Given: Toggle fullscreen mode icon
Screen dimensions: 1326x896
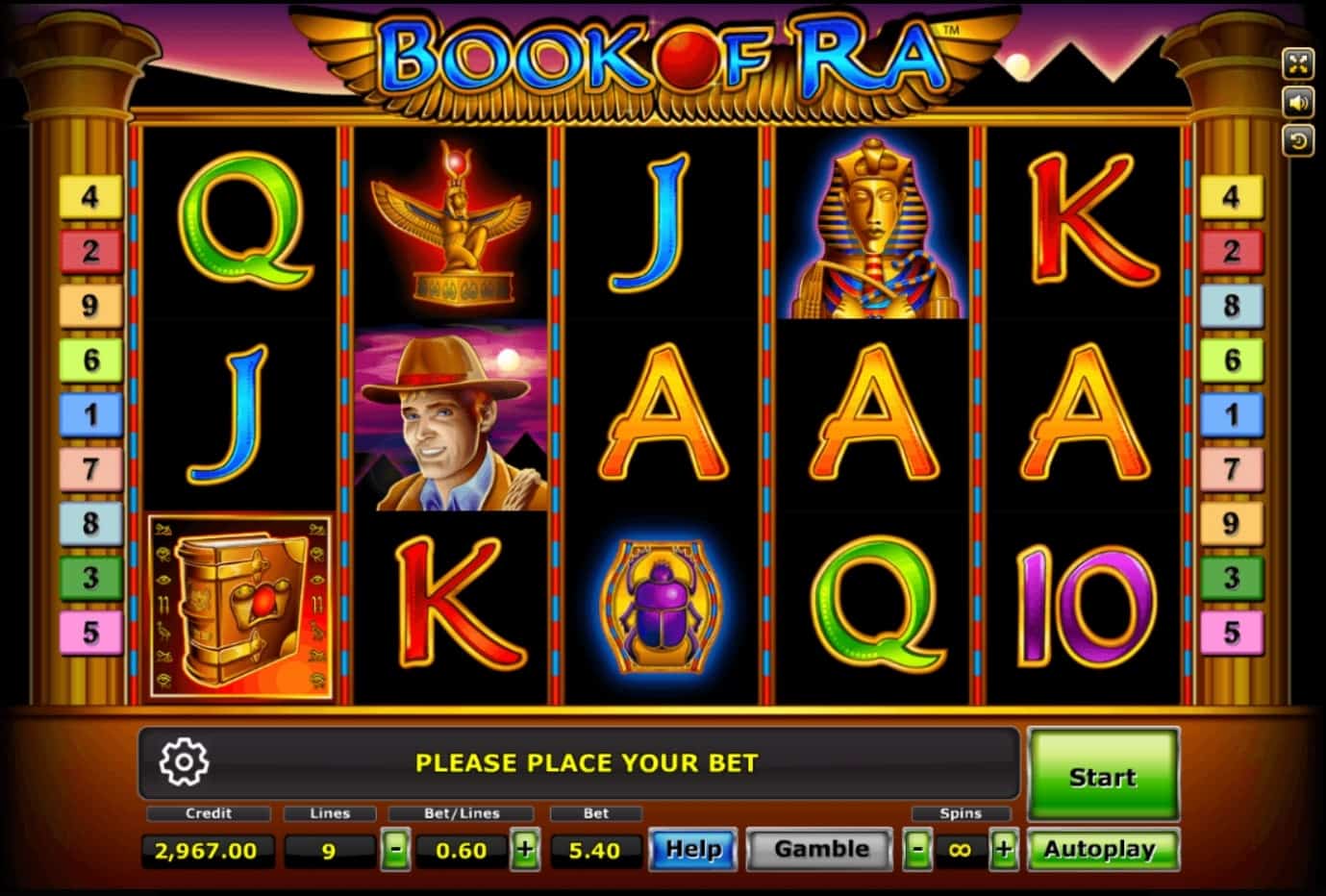Looking at the screenshot, I should tap(1298, 64).
